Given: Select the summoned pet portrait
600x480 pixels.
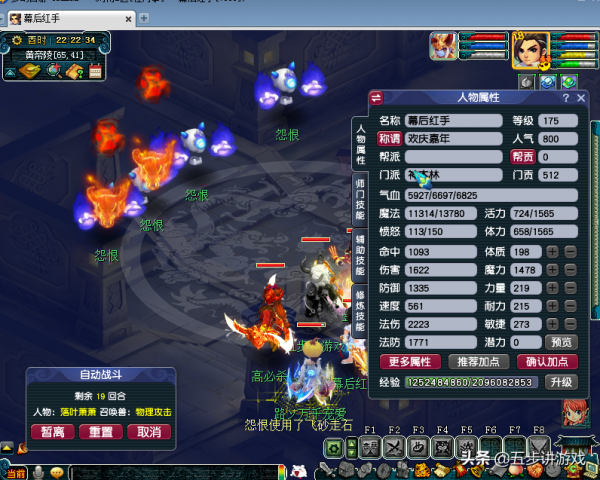Looking at the screenshot, I should 443,46.
